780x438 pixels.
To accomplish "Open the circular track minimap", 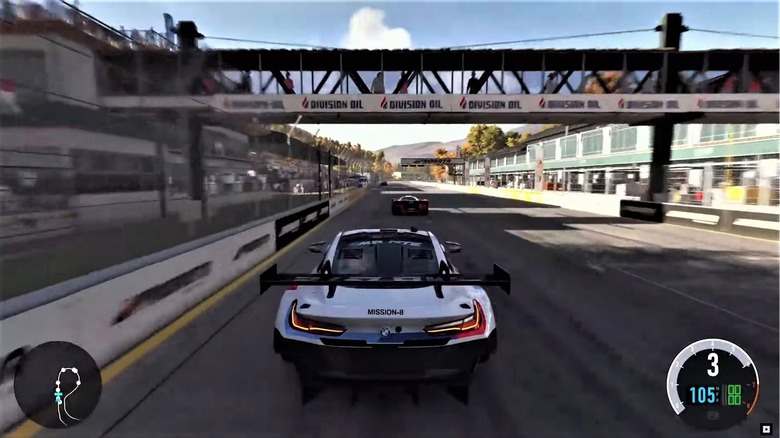I will [57, 384].
